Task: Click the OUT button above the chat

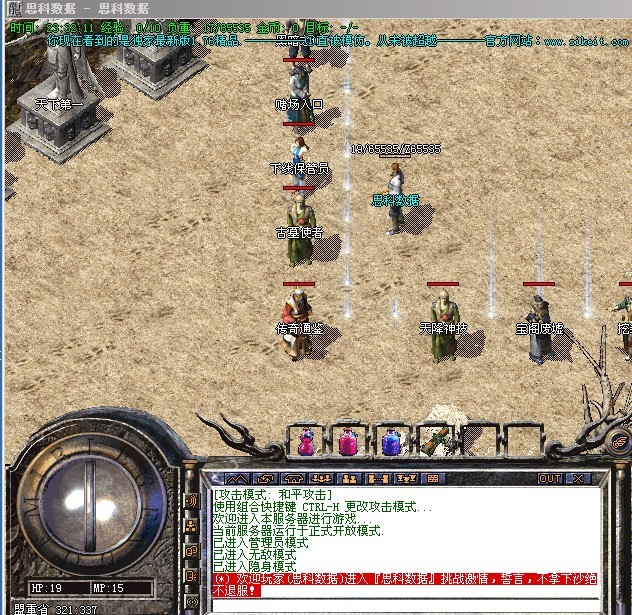Action: pyautogui.click(x=550, y=479)
